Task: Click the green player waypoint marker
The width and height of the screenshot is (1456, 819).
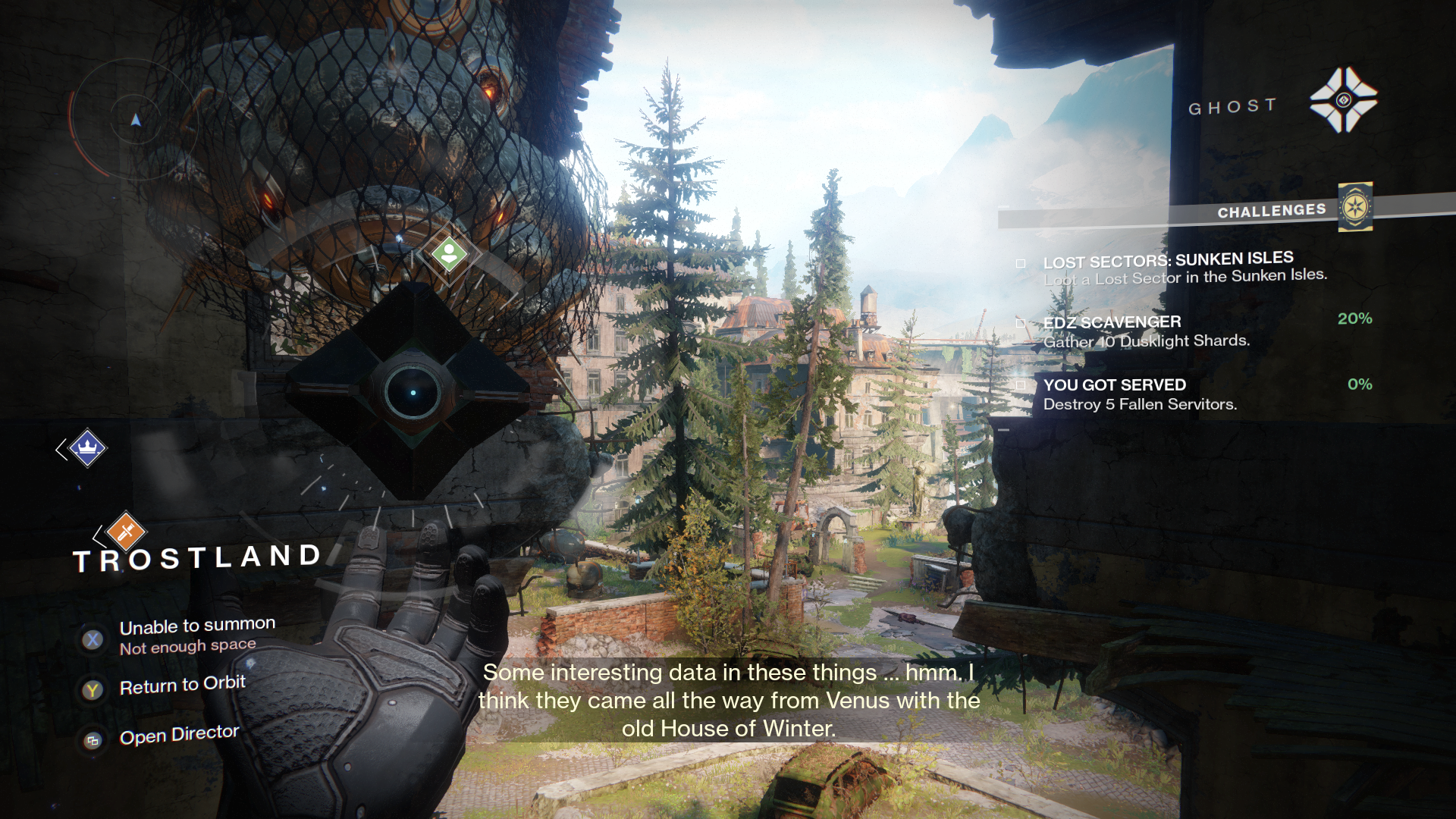Action: tap(449, 253)
